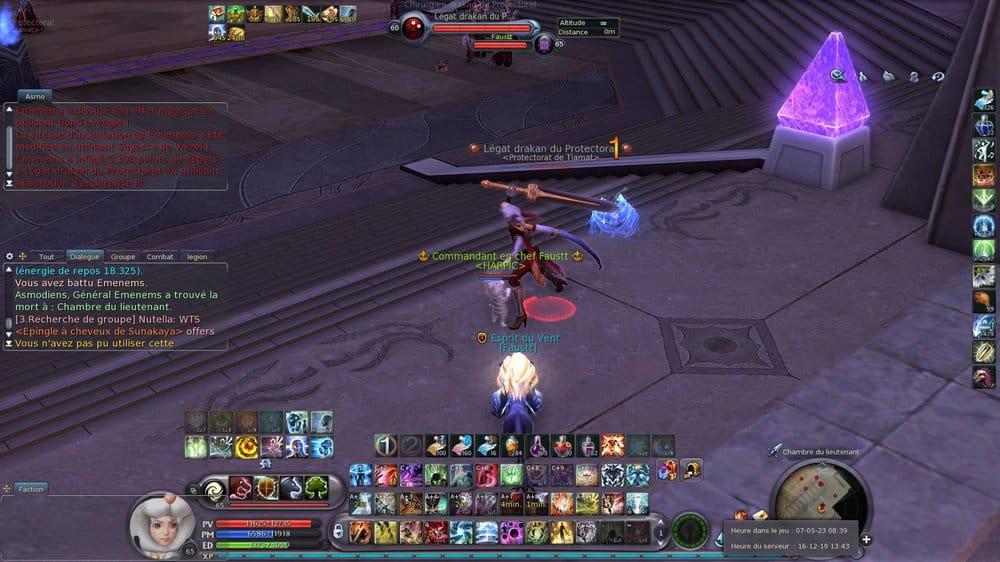This screenshot has width=1000, height=562.
Task: Toggle the hotbar padlock lock
Action: [x=338, y=530]
